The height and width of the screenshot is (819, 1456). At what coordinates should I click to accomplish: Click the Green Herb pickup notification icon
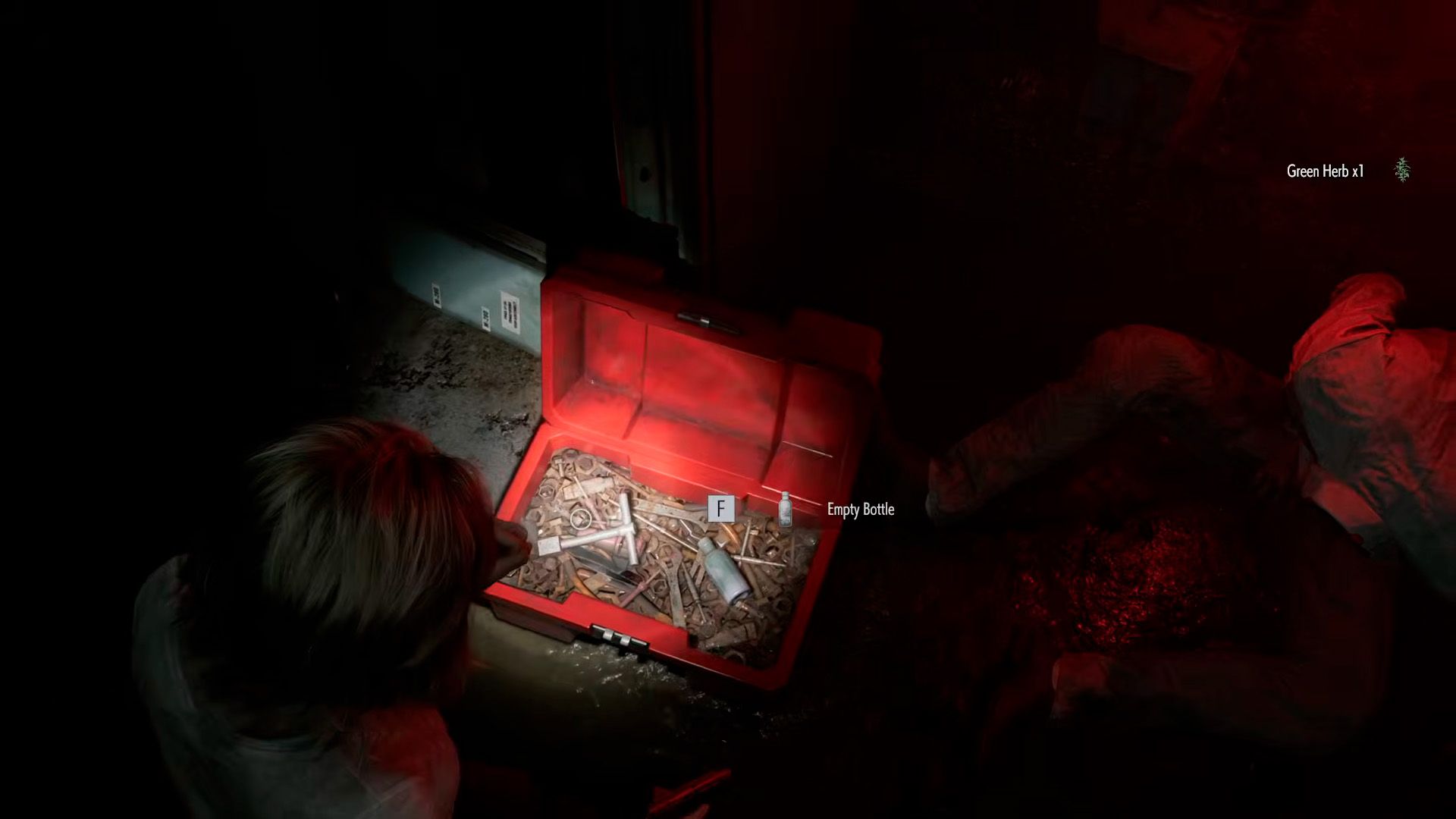(x=1402, y=171)
